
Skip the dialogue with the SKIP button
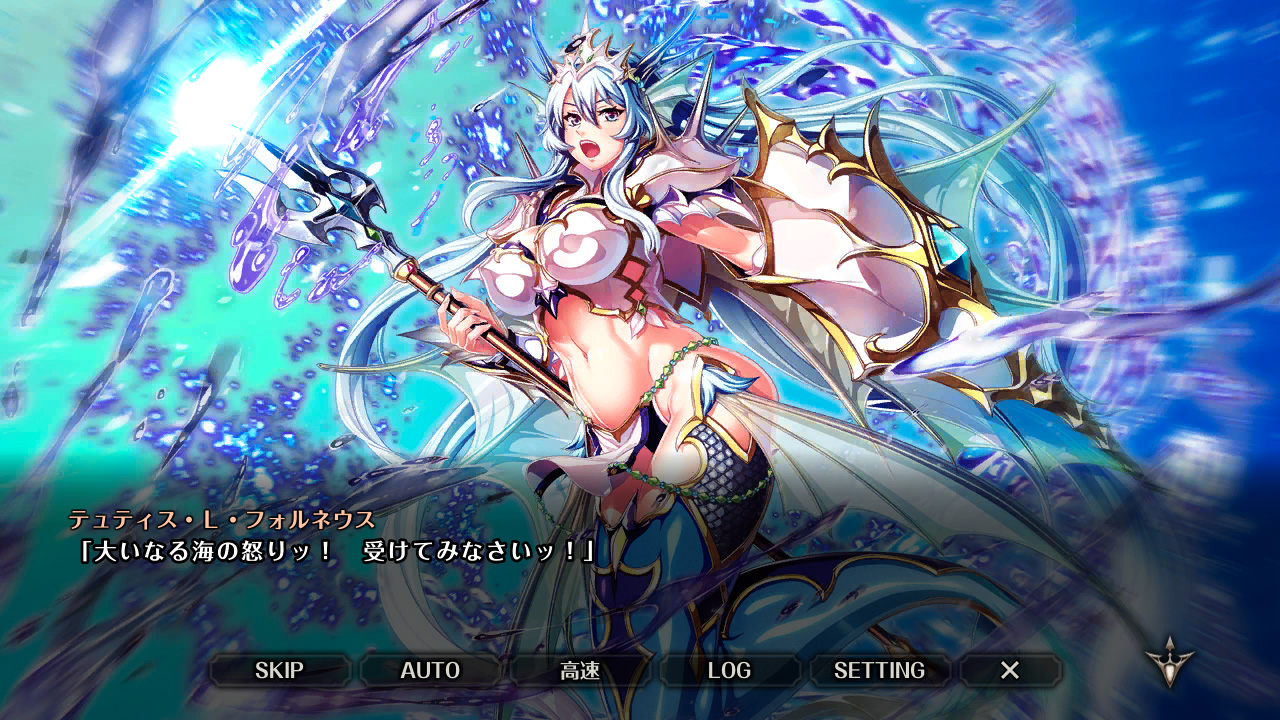tap(279, 670)
